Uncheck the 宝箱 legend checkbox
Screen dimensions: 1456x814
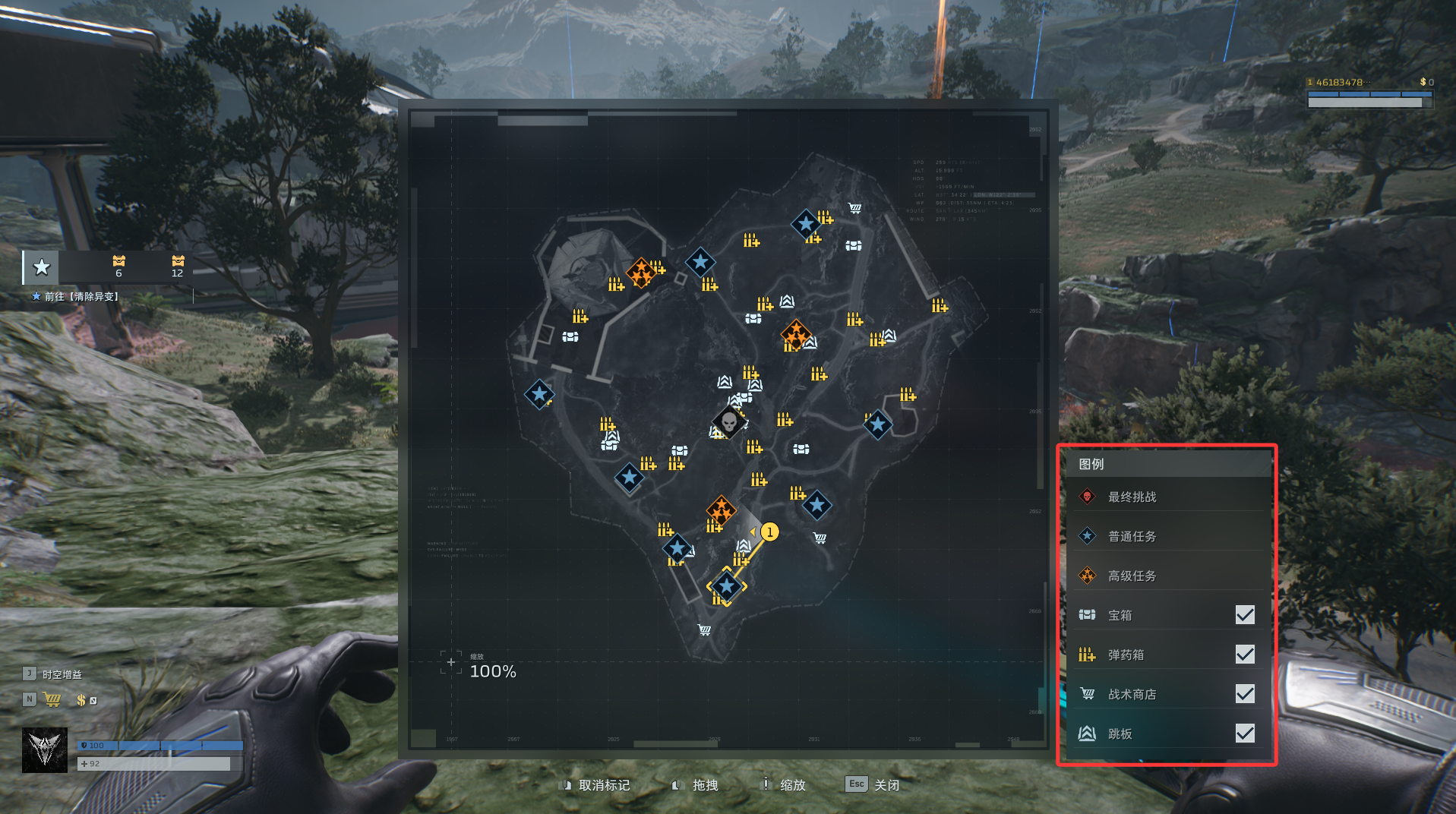click(x=1244, y=614)
